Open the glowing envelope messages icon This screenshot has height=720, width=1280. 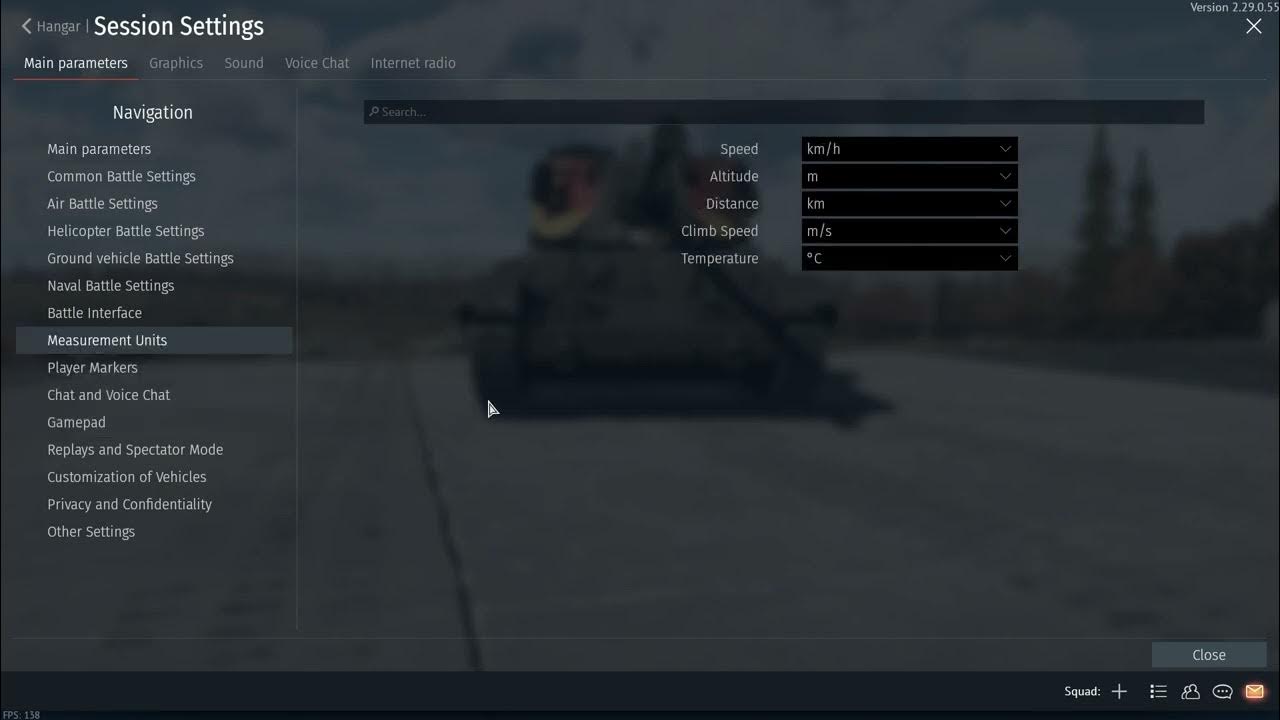pos(1254,691)
